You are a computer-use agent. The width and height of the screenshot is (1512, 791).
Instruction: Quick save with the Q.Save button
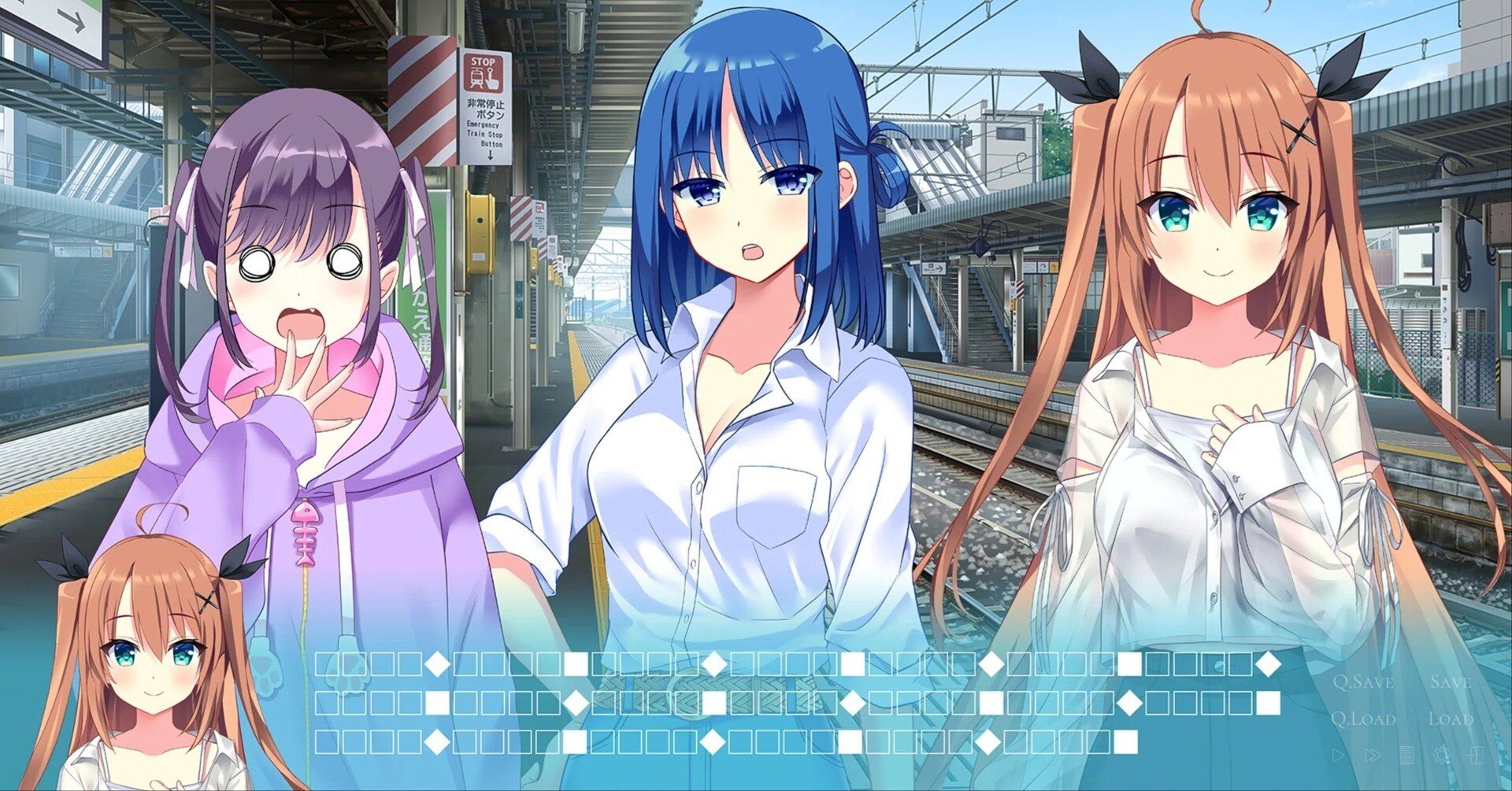tap(1364, 682)
